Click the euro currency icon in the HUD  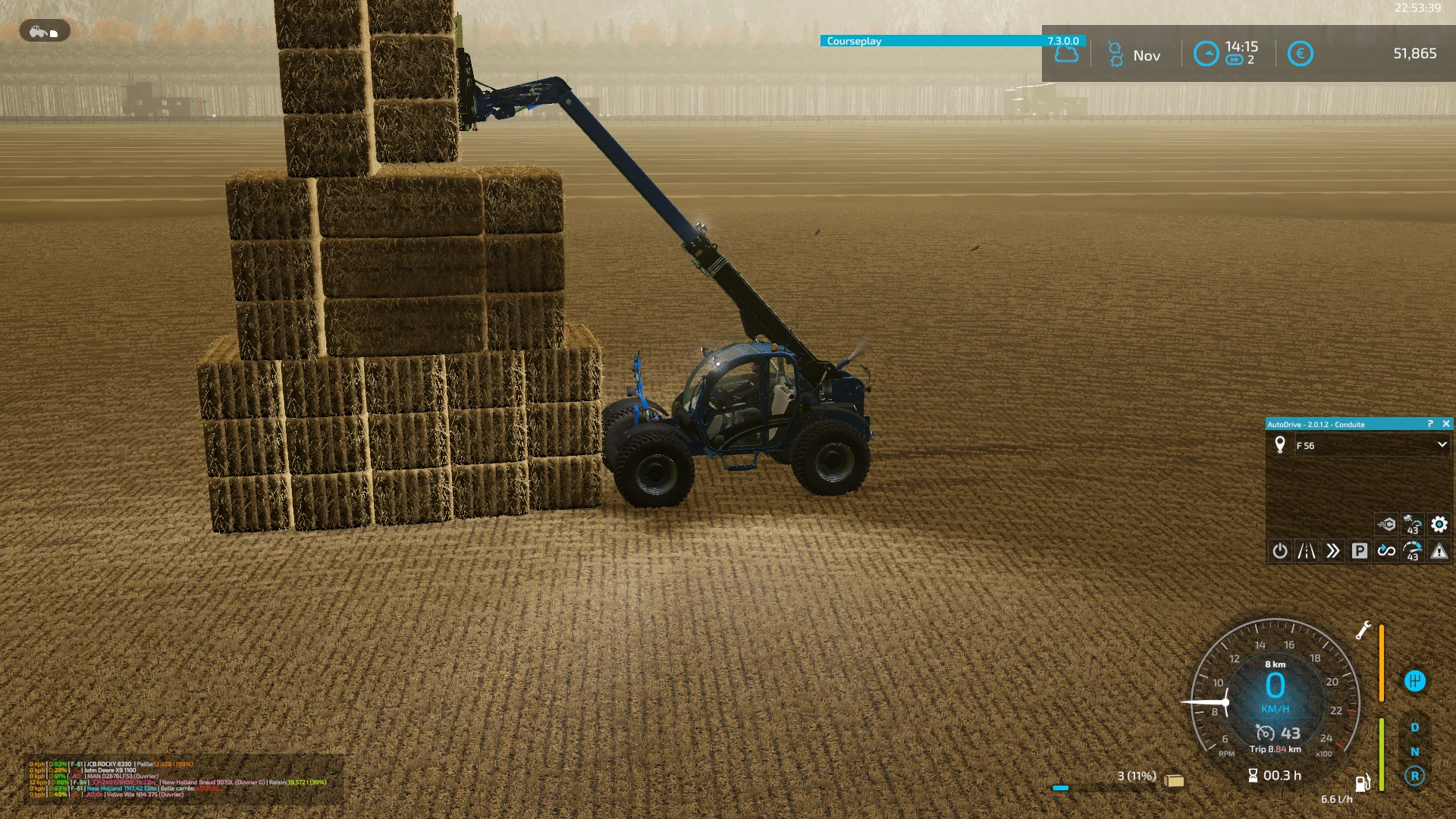click(x=1301, y=54)
